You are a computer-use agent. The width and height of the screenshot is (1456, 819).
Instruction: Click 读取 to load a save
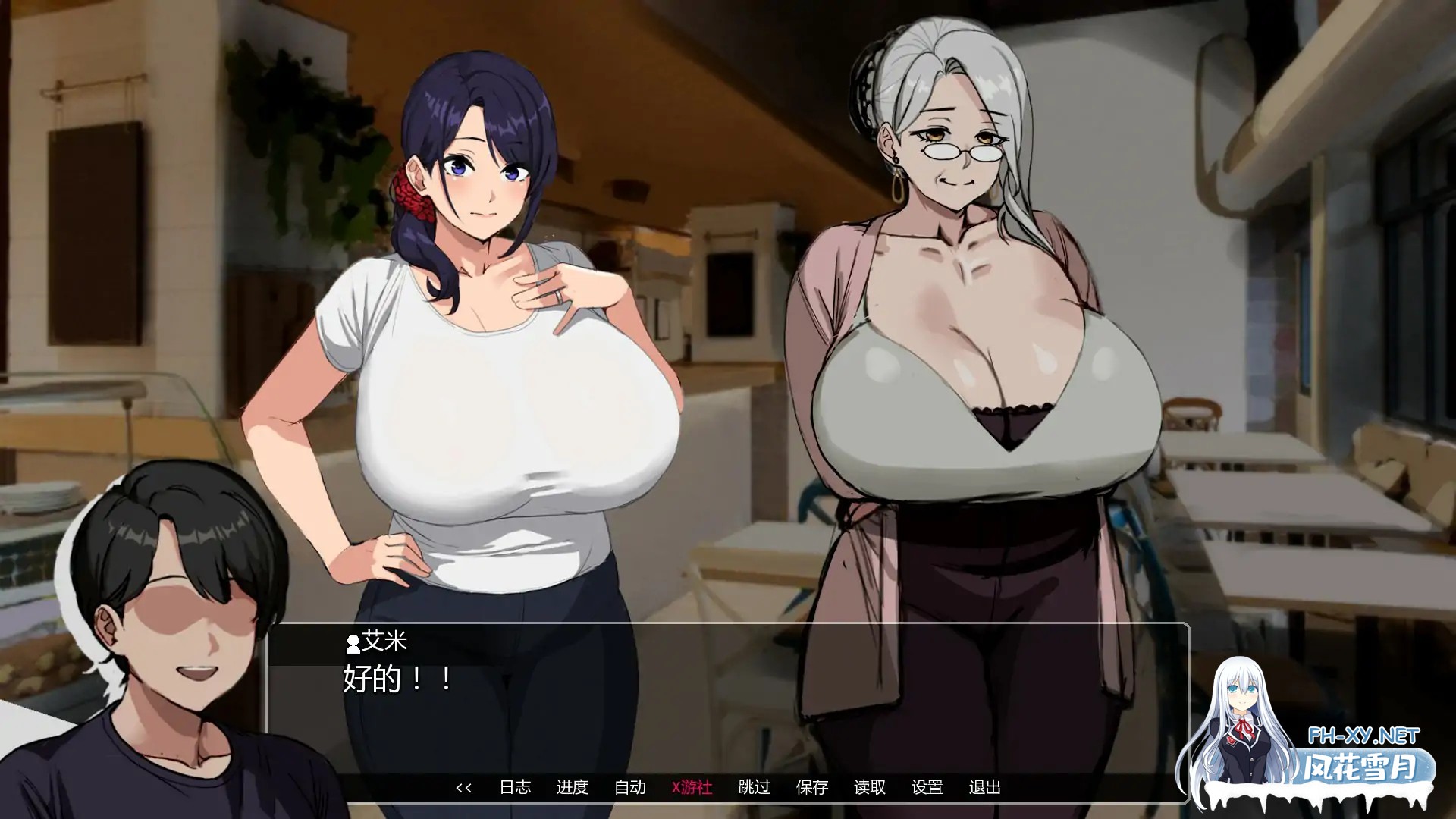point(871,788)
